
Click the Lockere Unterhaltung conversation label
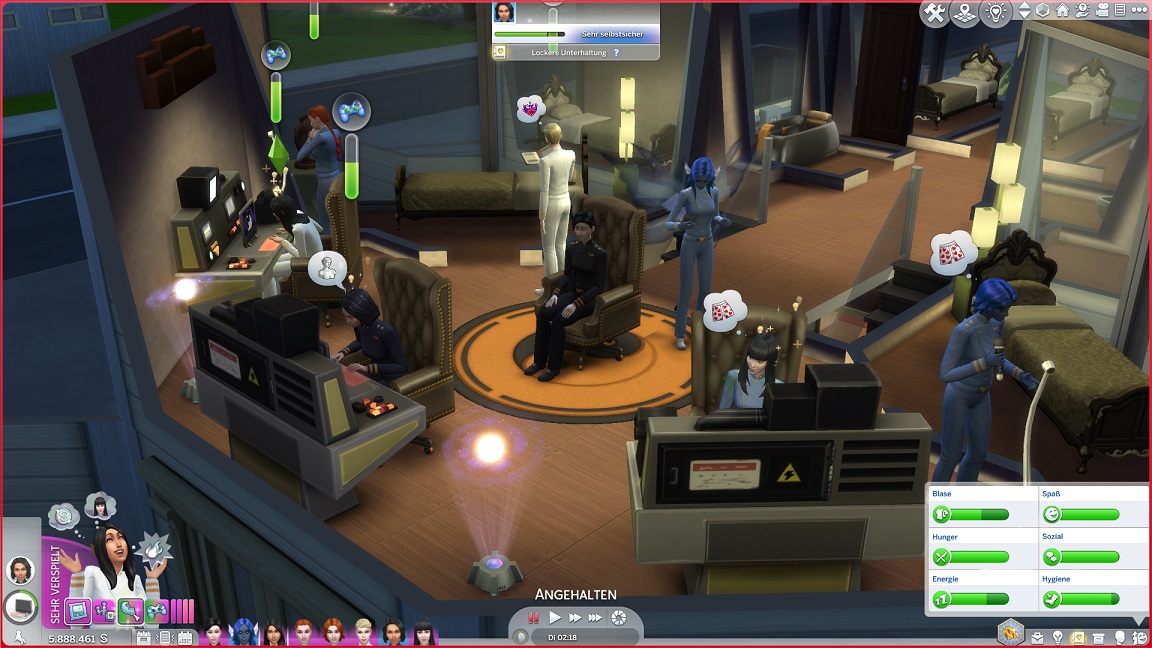pos(568,52)
